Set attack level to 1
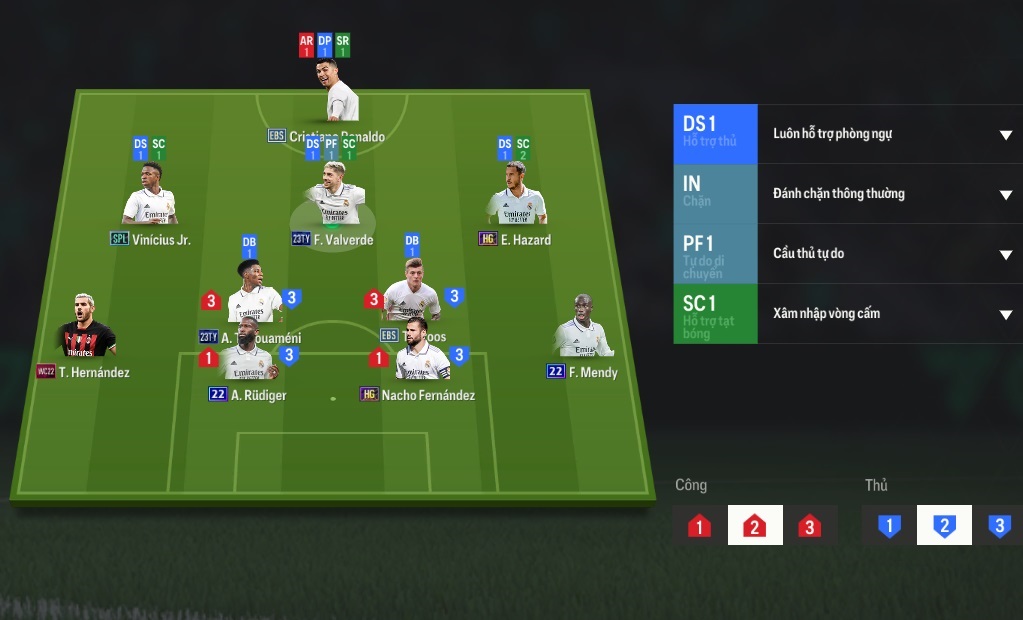 click(x=699, y=526)
